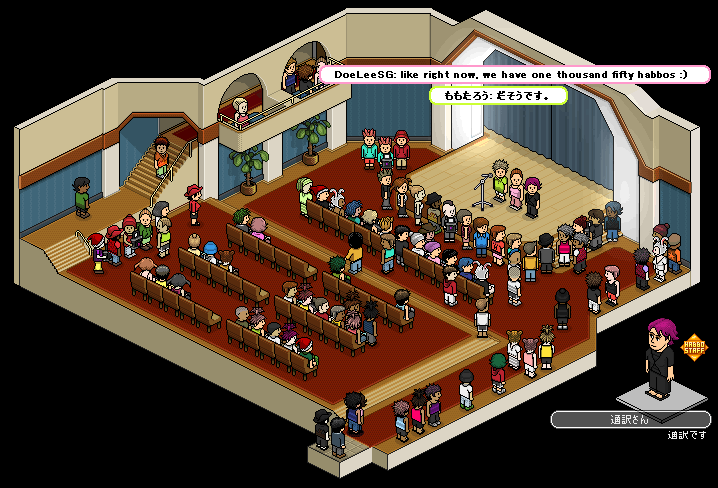Select the 通訳さん name bar

click(630, 420)
